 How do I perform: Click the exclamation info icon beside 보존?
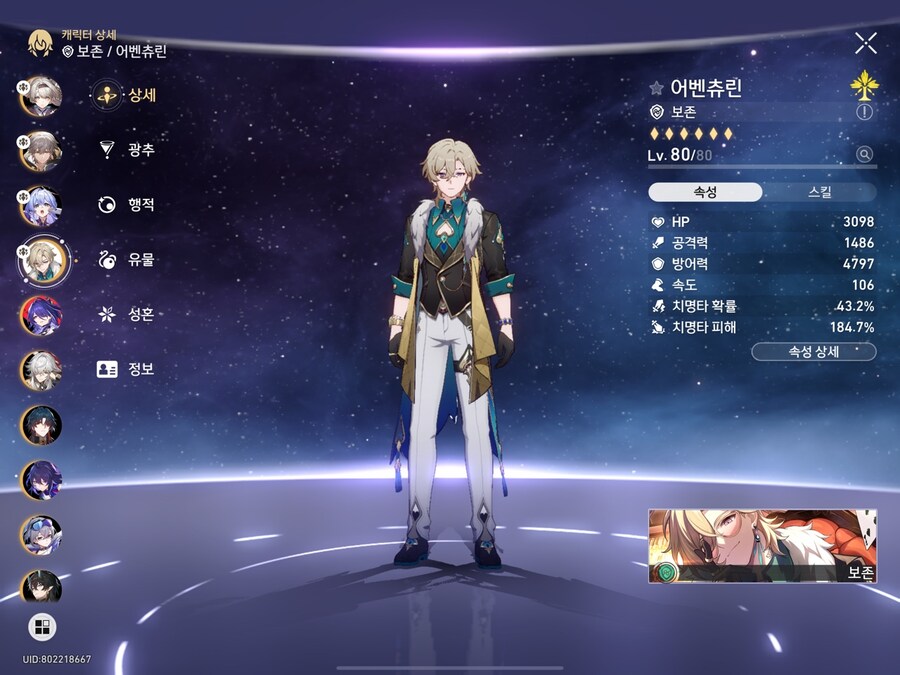tap(864, 113)
